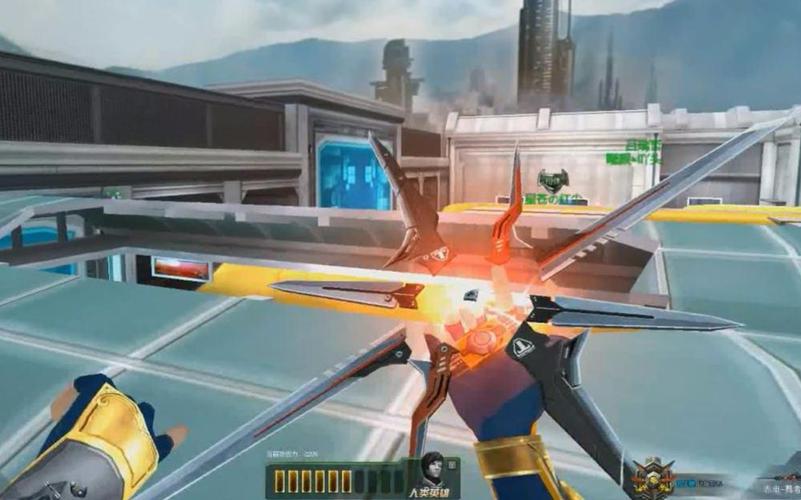Click the human hero character portrait

coord(431,470)
